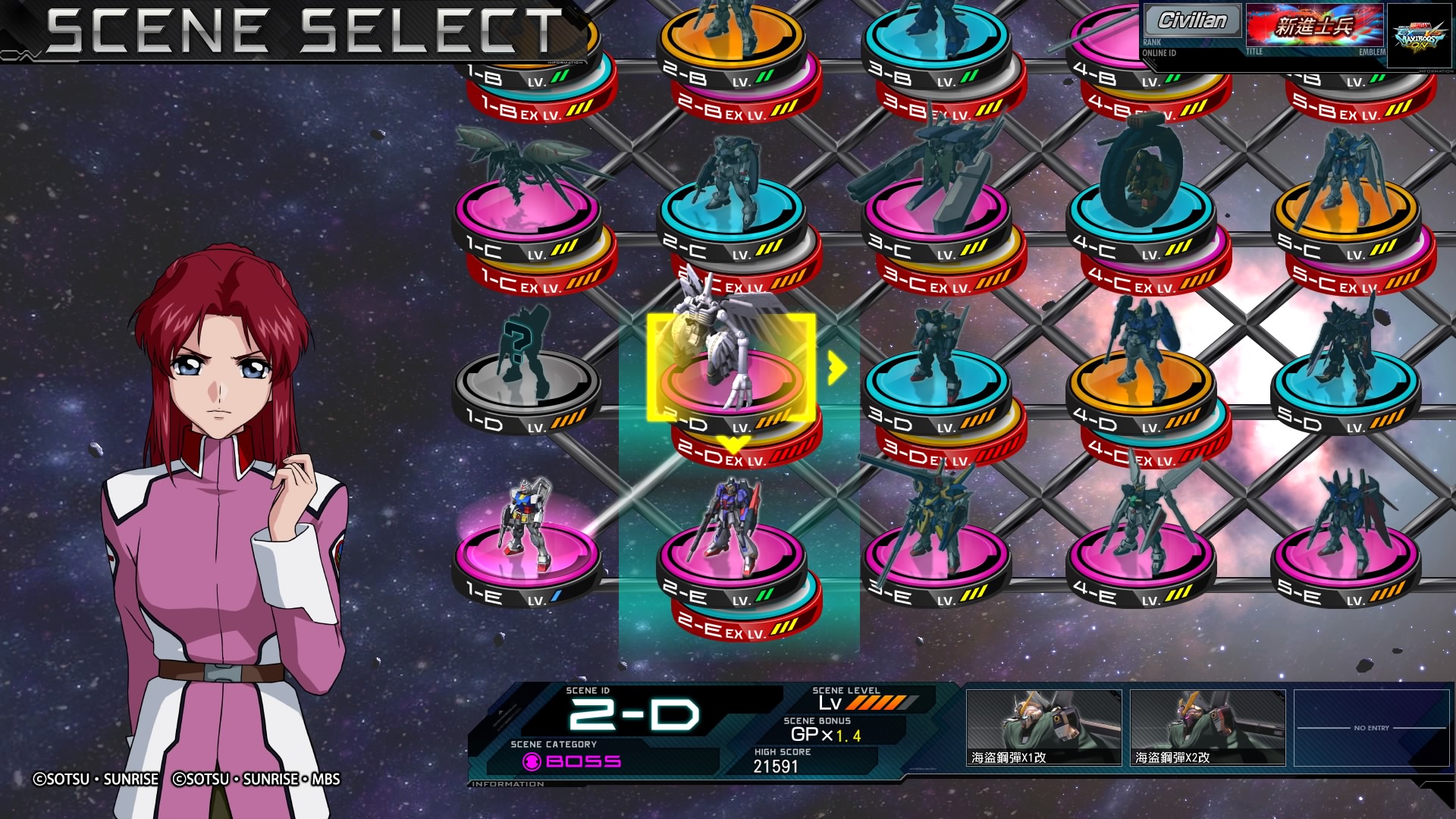Viewport: 1456px width, 819px height.
Task: Choose scene tile 2-E
Action: pyautogui.click(x=732, y=557)
